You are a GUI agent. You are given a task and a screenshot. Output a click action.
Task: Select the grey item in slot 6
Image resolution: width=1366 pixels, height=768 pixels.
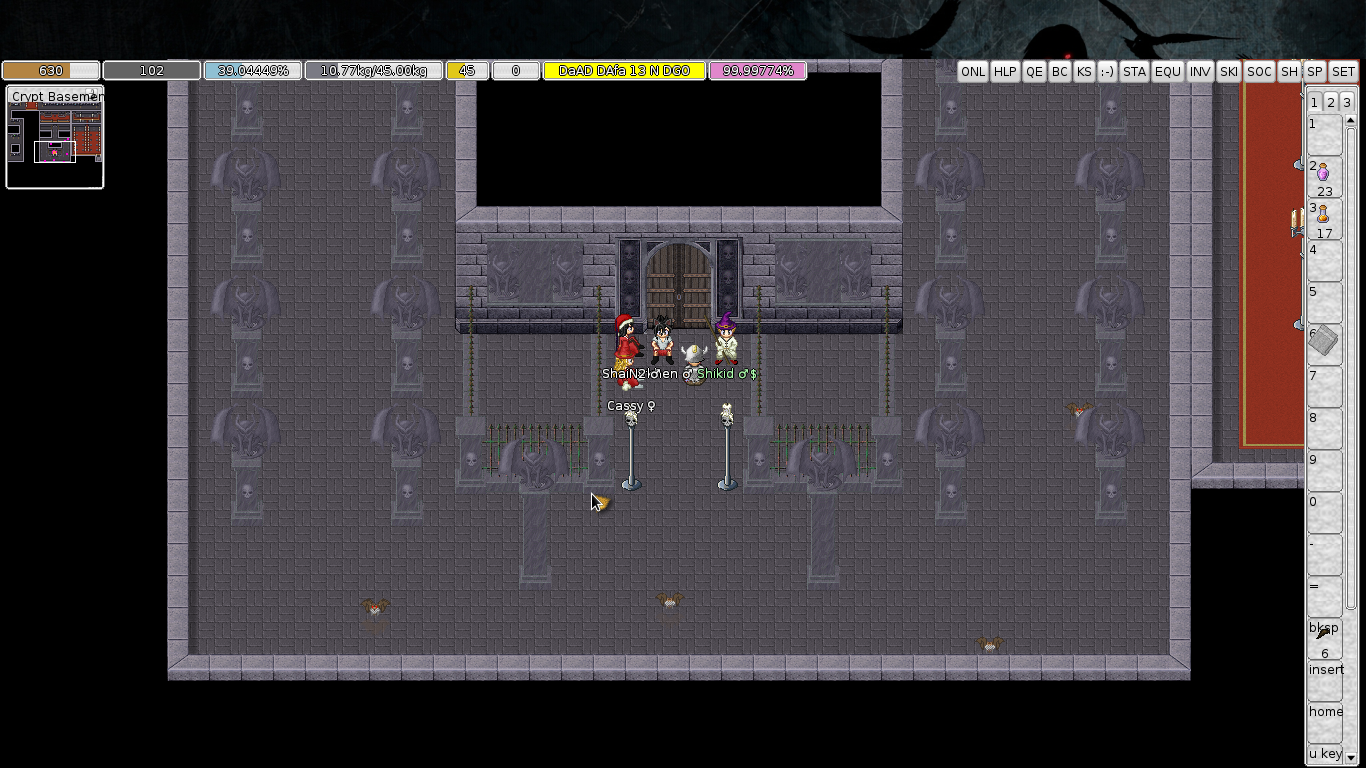1324,342
